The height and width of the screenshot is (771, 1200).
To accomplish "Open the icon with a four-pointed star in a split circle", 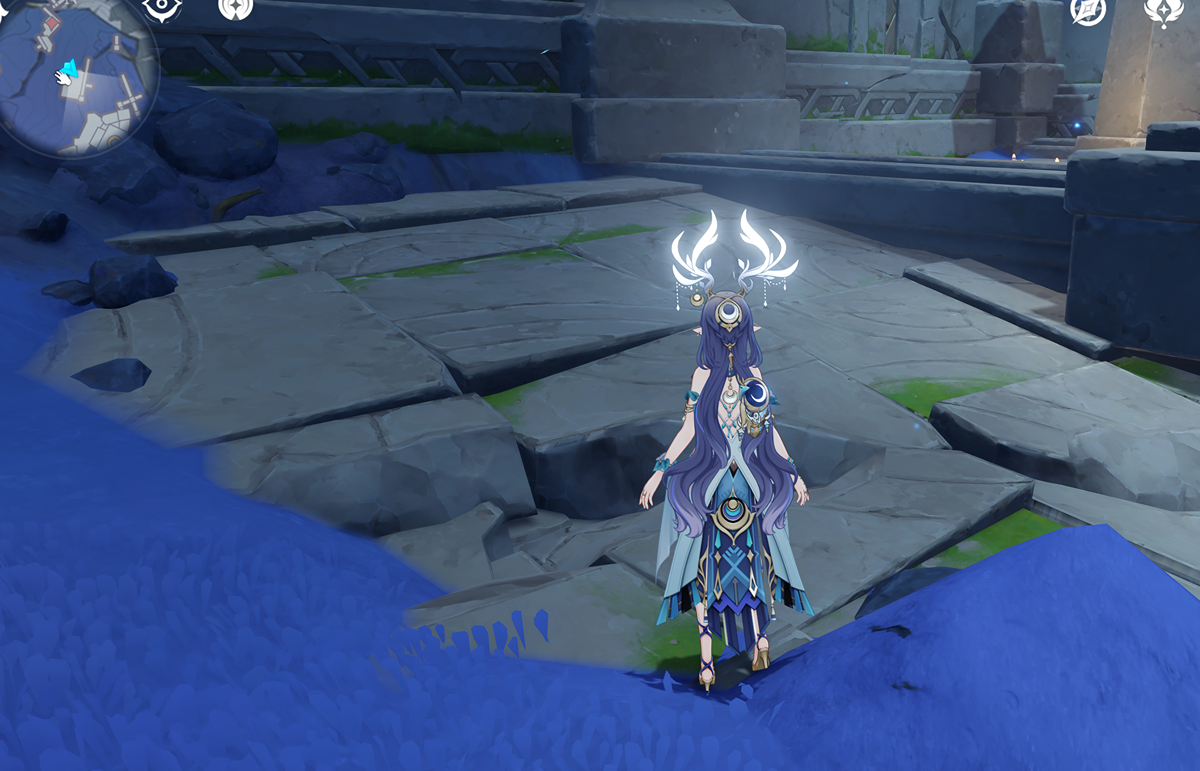I will (236, 8).
